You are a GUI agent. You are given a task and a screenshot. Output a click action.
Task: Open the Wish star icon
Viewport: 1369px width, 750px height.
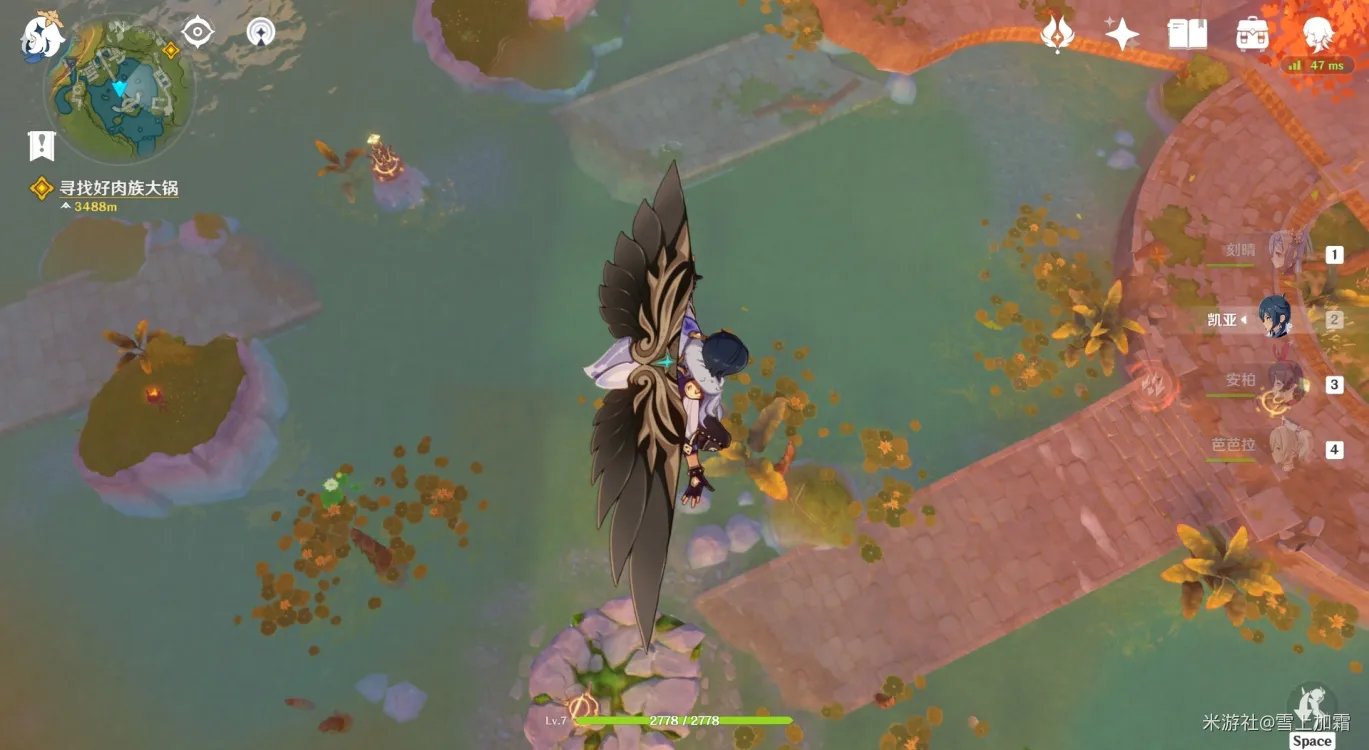(1121, 35)
